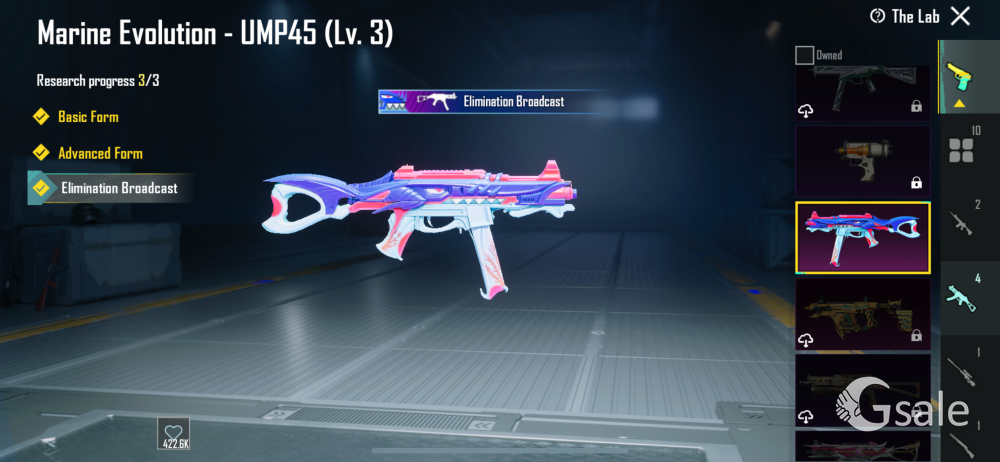Choose the locked dark gold gun skin
Image resolution: width=1000 pixels, height=462 pixels.
coord(863,313)
